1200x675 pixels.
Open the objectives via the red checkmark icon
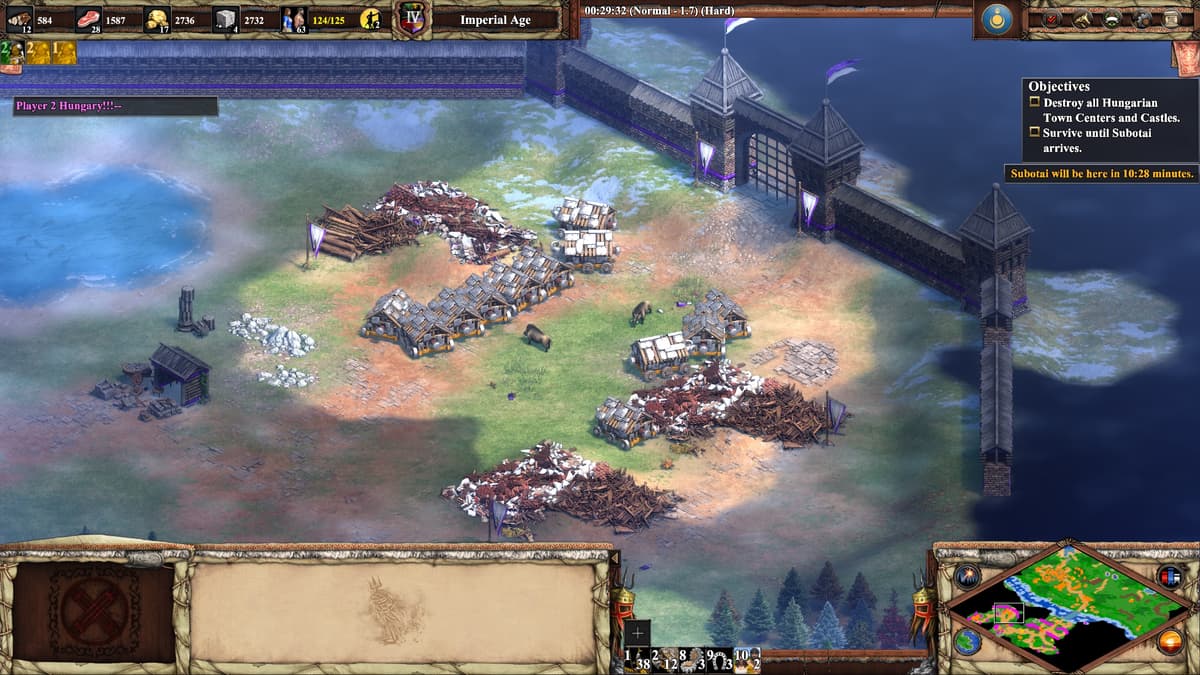point(1052,19)
